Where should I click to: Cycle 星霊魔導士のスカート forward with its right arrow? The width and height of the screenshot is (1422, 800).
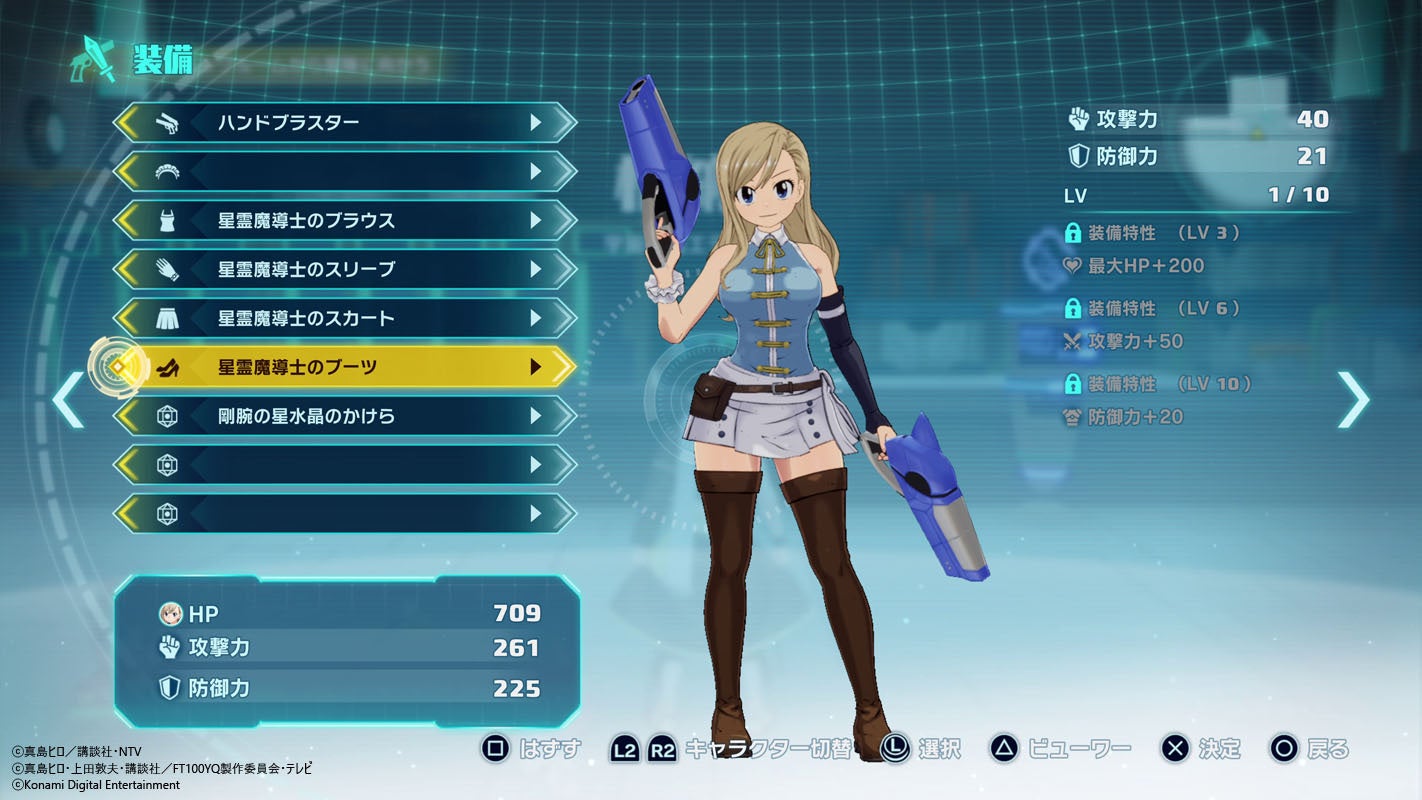[x=537, y=319]
